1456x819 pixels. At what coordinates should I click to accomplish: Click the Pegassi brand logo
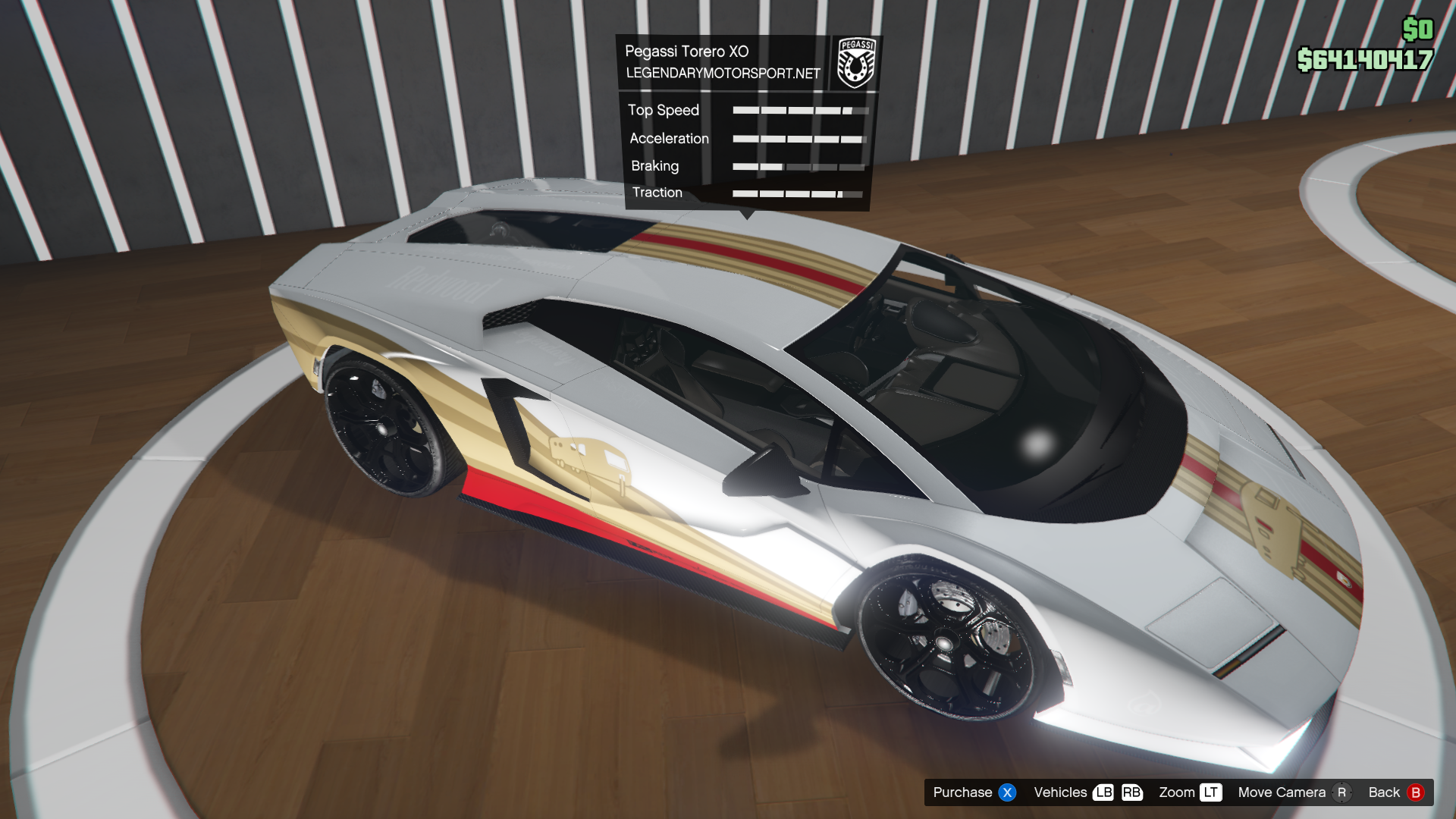point(856,63)
